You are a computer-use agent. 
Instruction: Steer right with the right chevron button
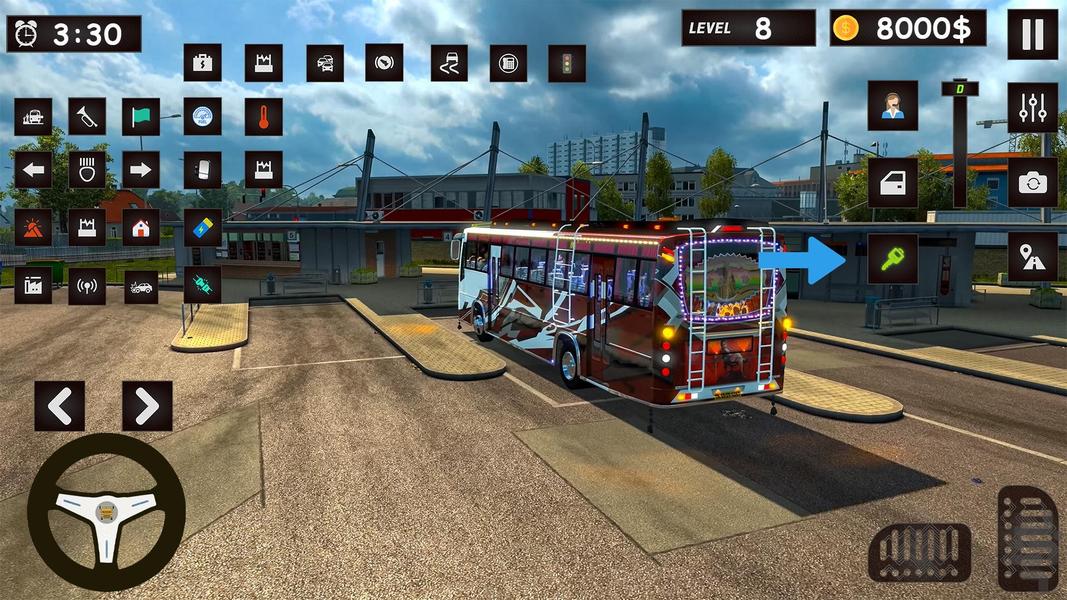point(147,405)
